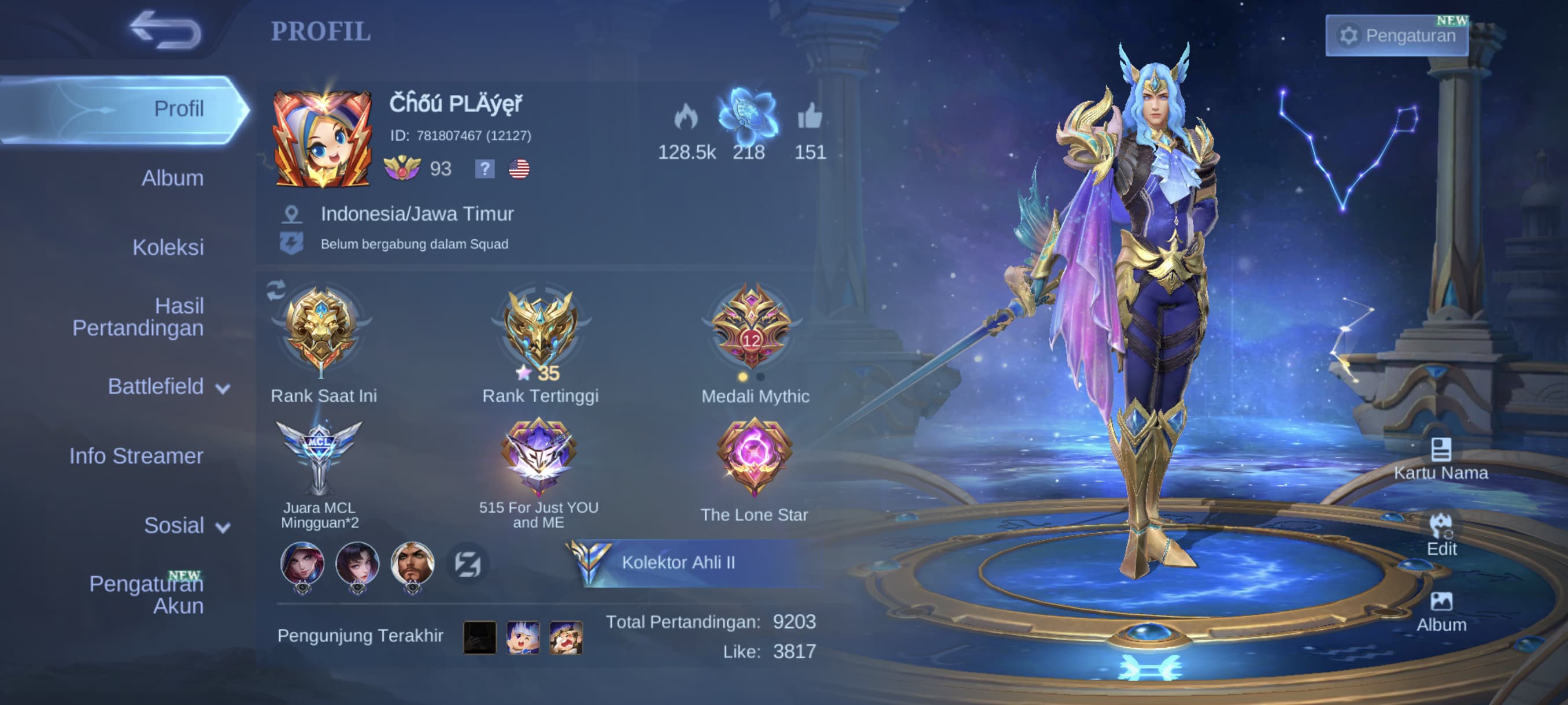The width and height of the screenshot is (1568, 705).
Task: Open the Kartu Nama name card
Action: [x=1440, y=459]
